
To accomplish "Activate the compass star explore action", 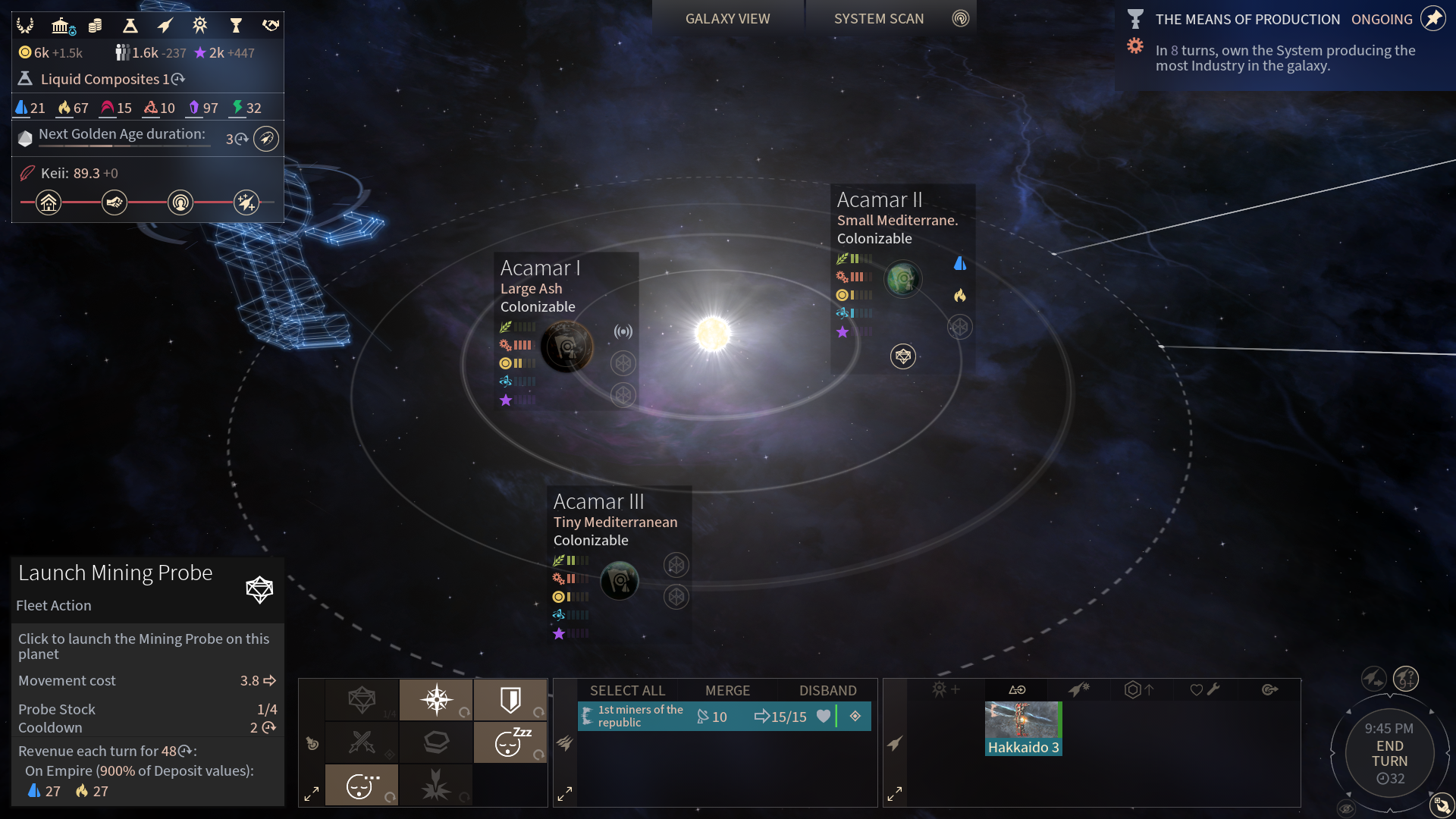I will [x=437, y=699].
